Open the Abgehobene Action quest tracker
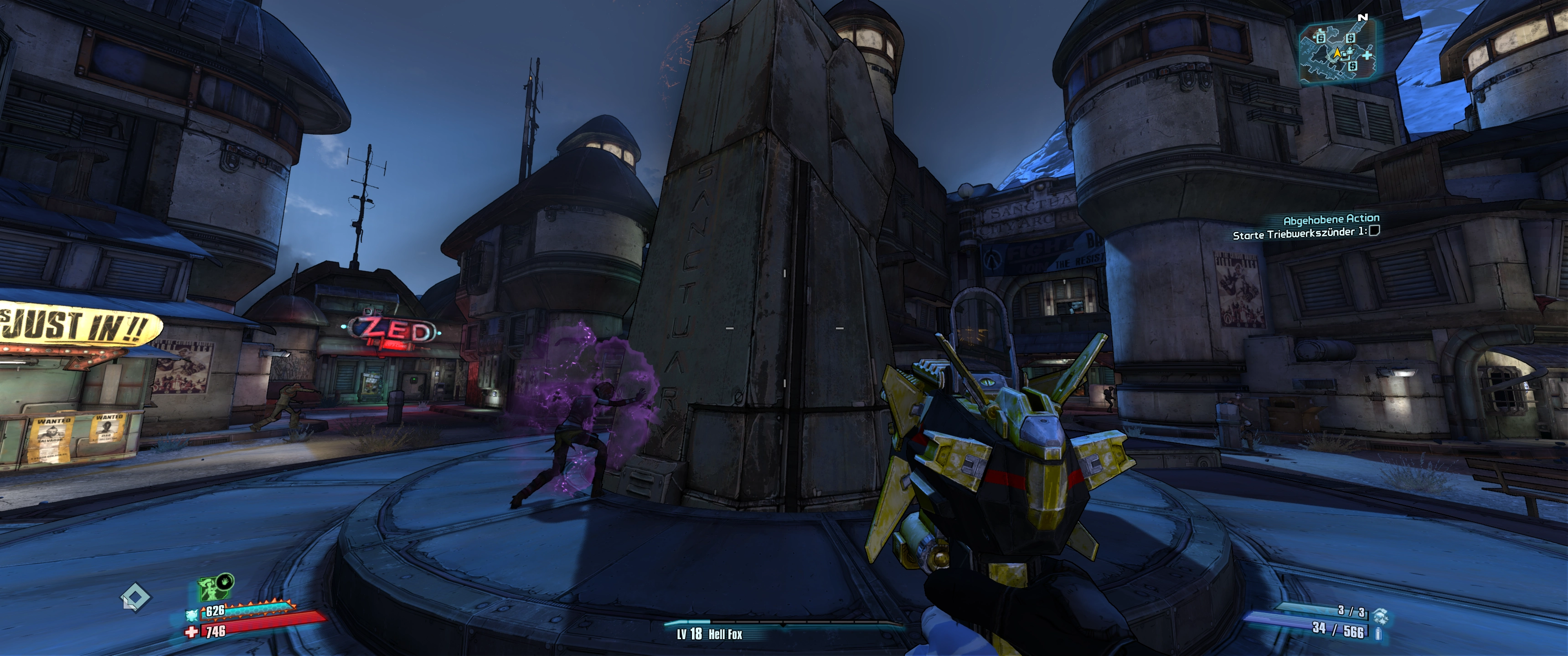Screen dimensions: 1568x656 [x=1331, y=219]
